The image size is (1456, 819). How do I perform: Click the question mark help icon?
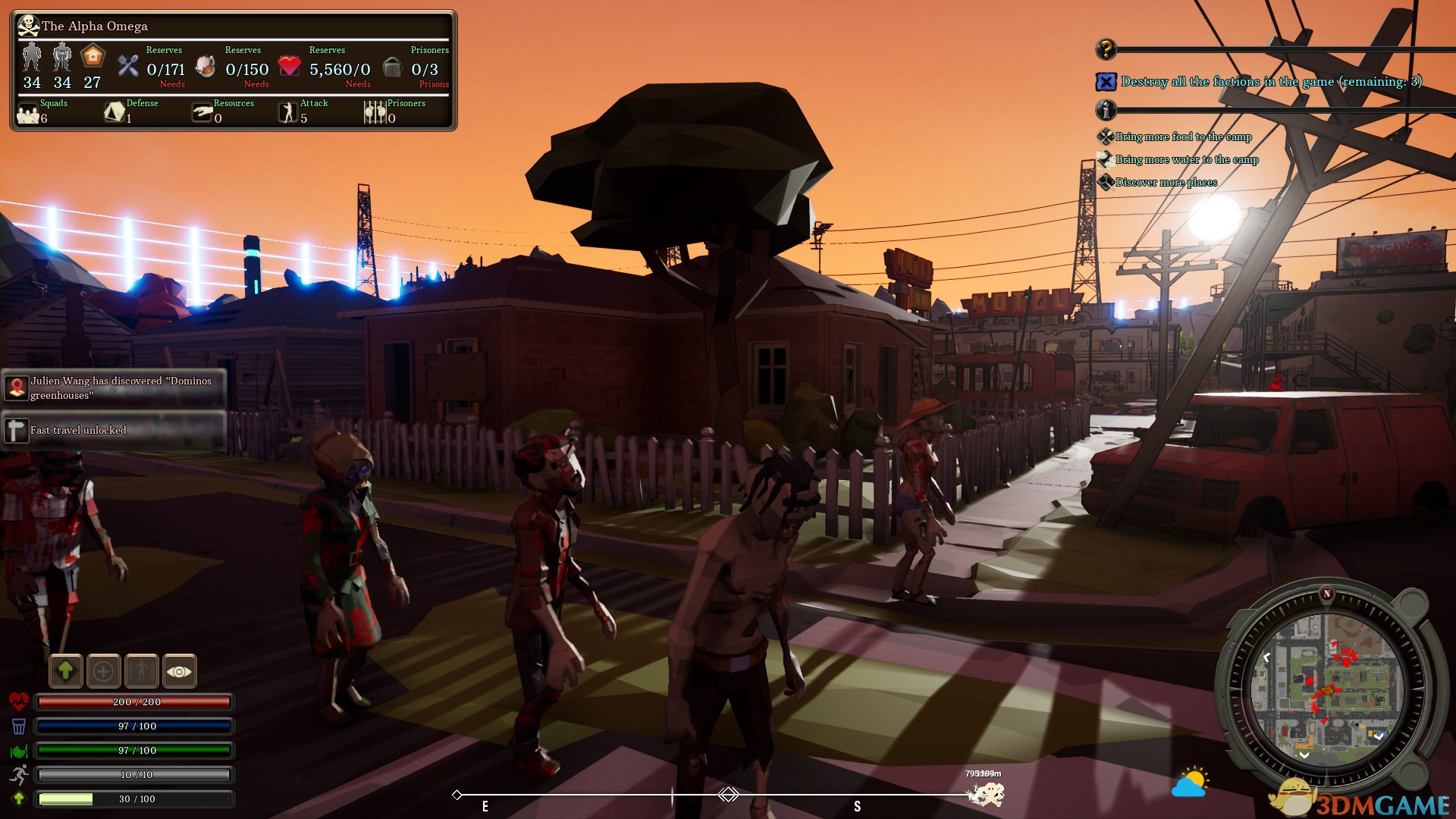1106,49
